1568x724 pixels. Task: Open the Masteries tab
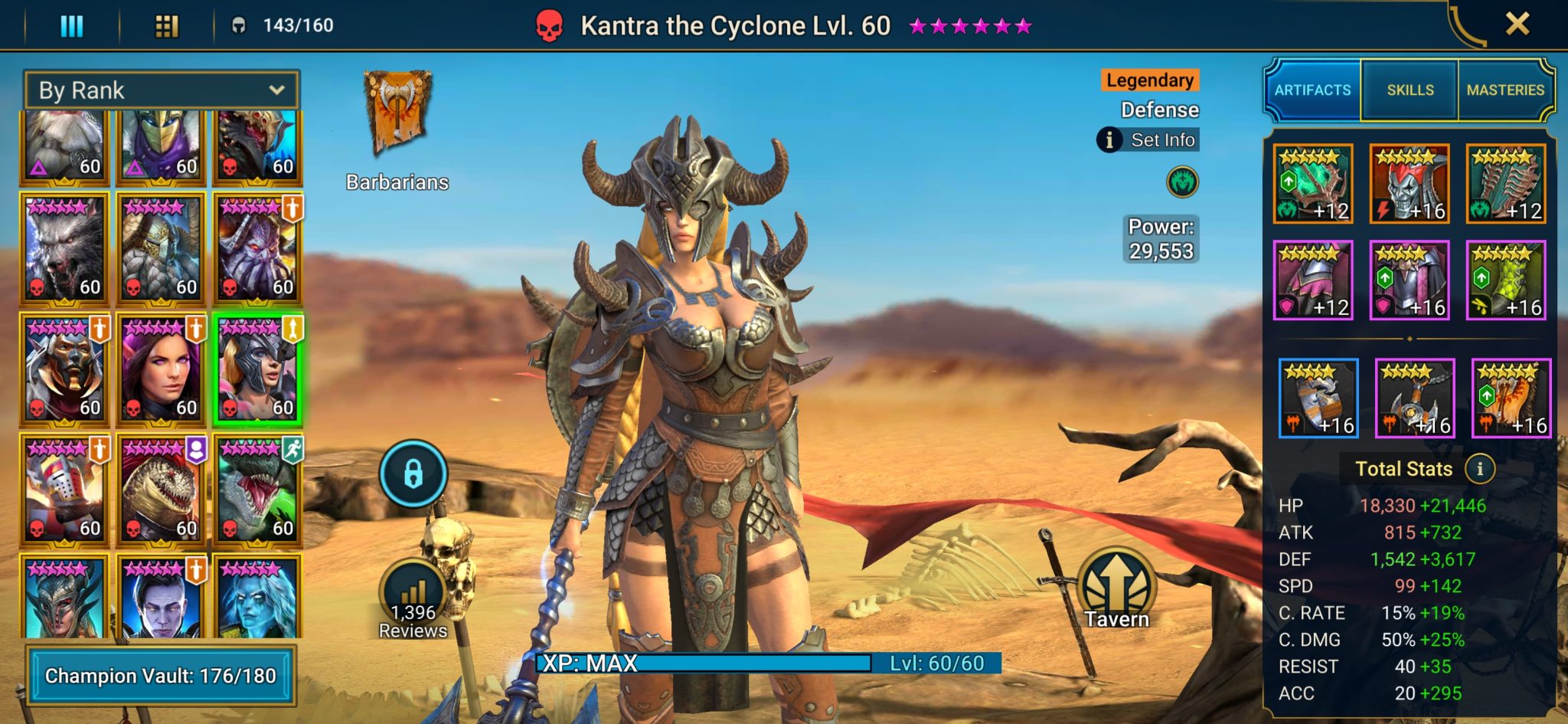(x=1507, y=90)
